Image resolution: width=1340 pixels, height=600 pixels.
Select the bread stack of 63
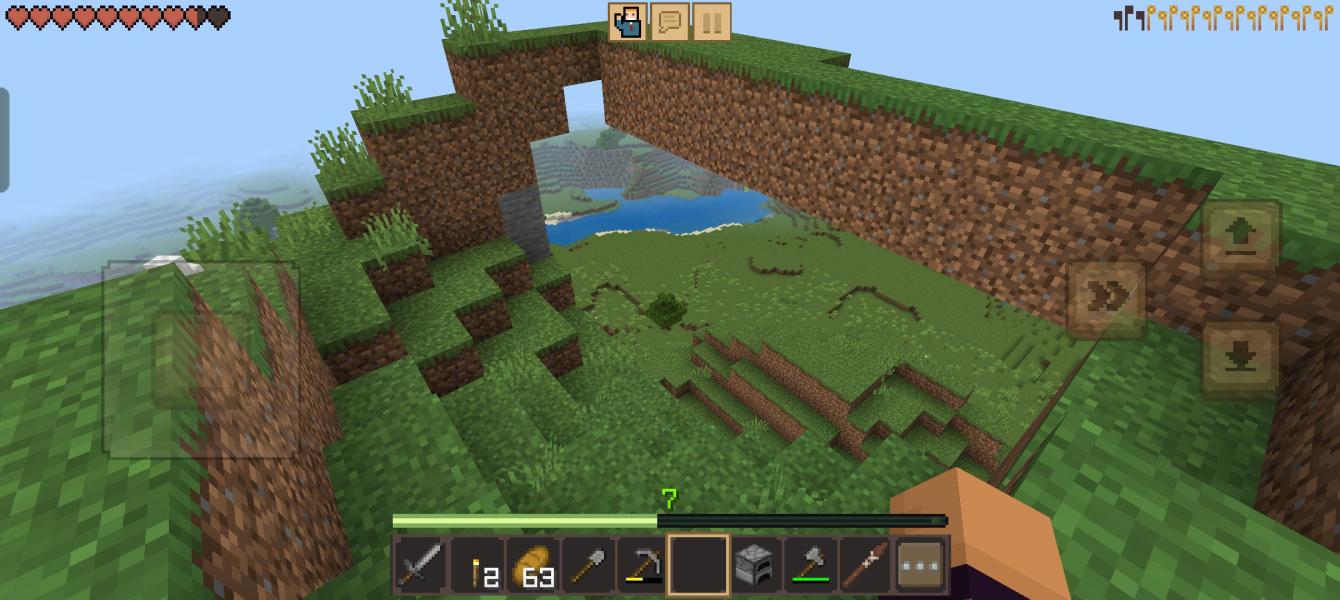tap(533, 567)
